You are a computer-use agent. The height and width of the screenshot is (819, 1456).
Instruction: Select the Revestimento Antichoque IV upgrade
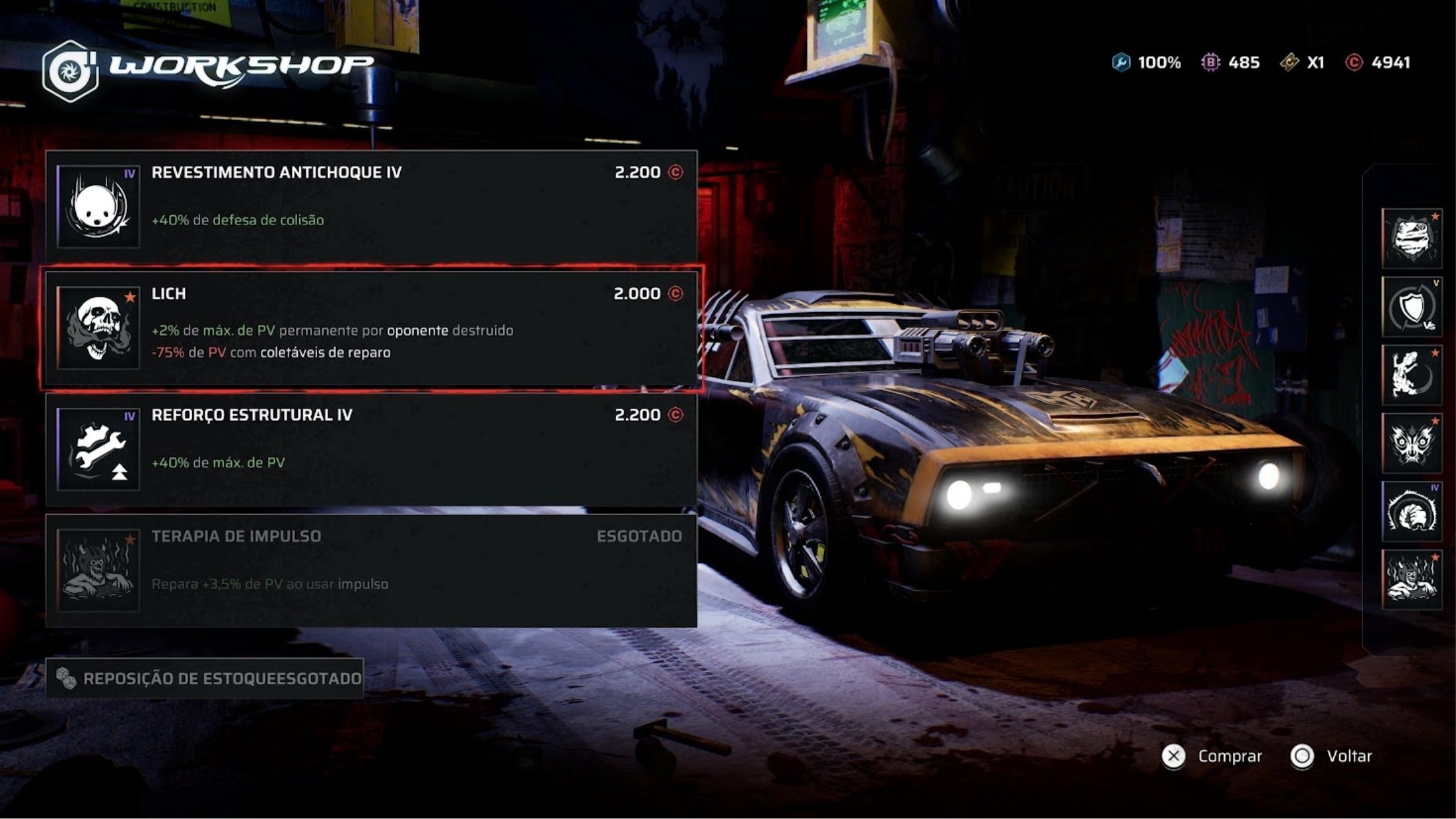pos(371,206)
